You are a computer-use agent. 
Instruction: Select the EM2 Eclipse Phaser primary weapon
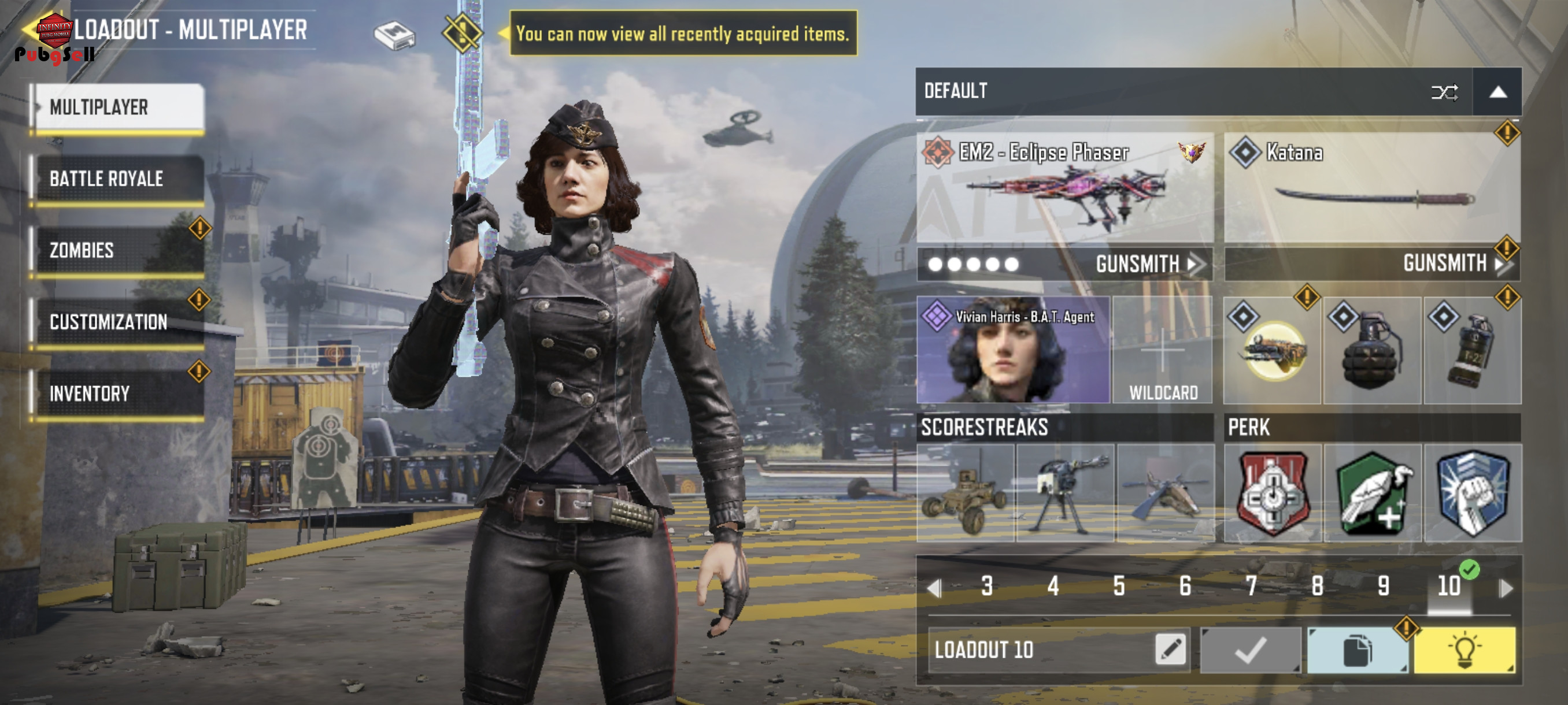[1064, 188]
